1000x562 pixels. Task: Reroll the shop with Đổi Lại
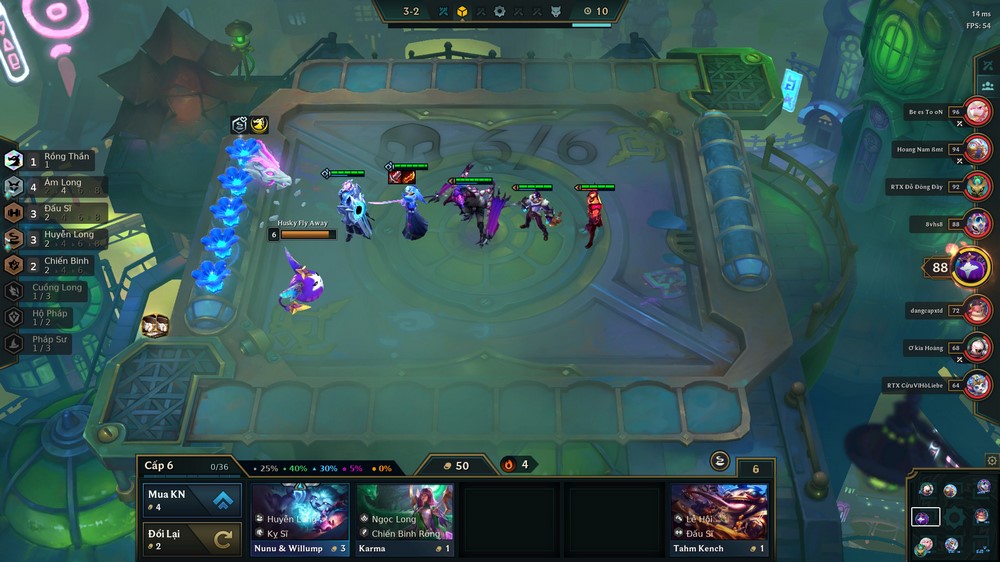coord(193,540)
